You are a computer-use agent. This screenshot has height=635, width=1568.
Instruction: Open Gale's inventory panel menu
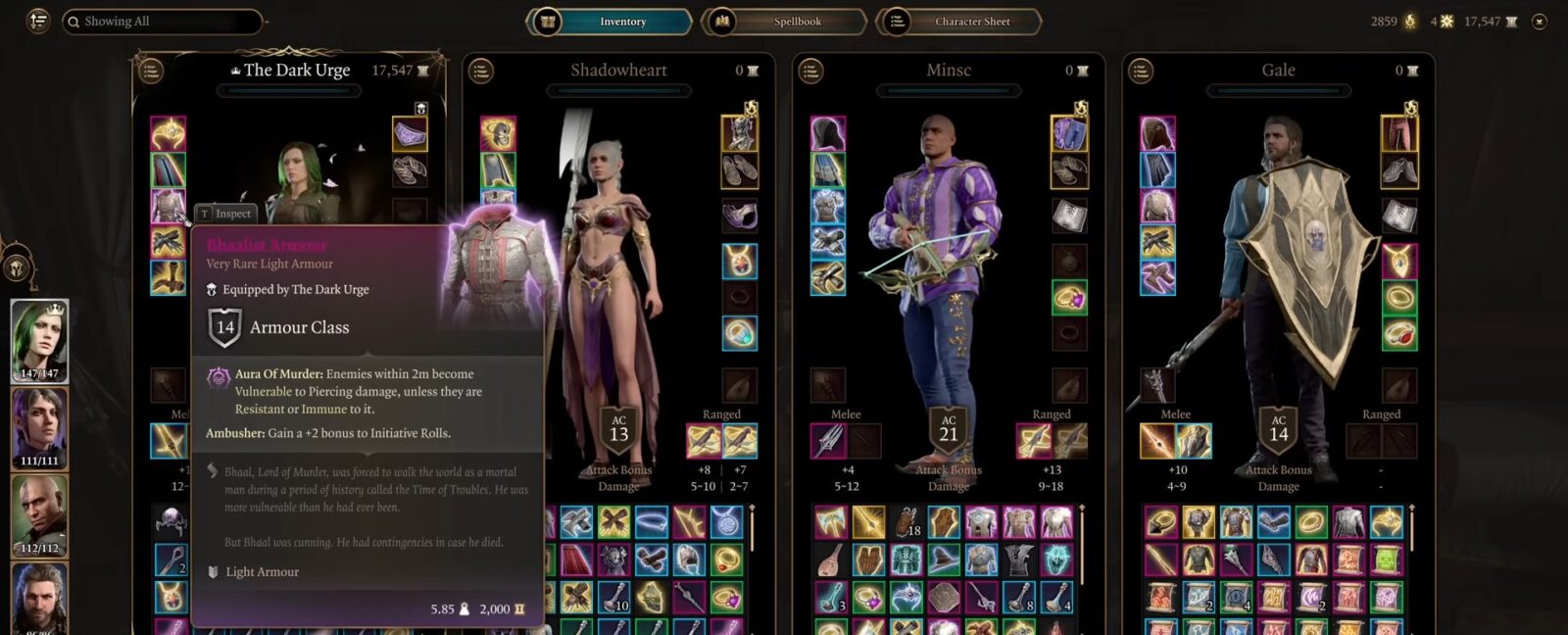pyautogui.click(x=1141, y=71)
